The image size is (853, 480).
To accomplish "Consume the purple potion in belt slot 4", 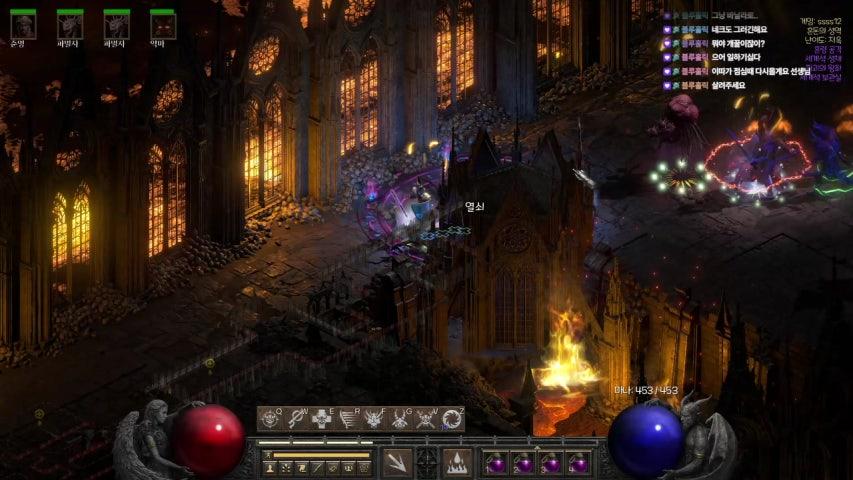I will [x=578, y=465].
